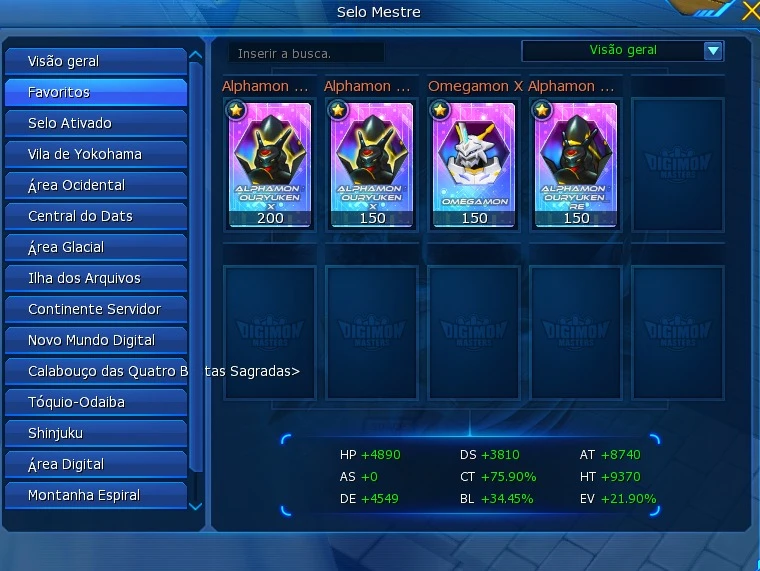Image resolution: width=760 pixels, height=571 pixels.
Task: Open the Visão geral category
Action: [x=95, y=61]
